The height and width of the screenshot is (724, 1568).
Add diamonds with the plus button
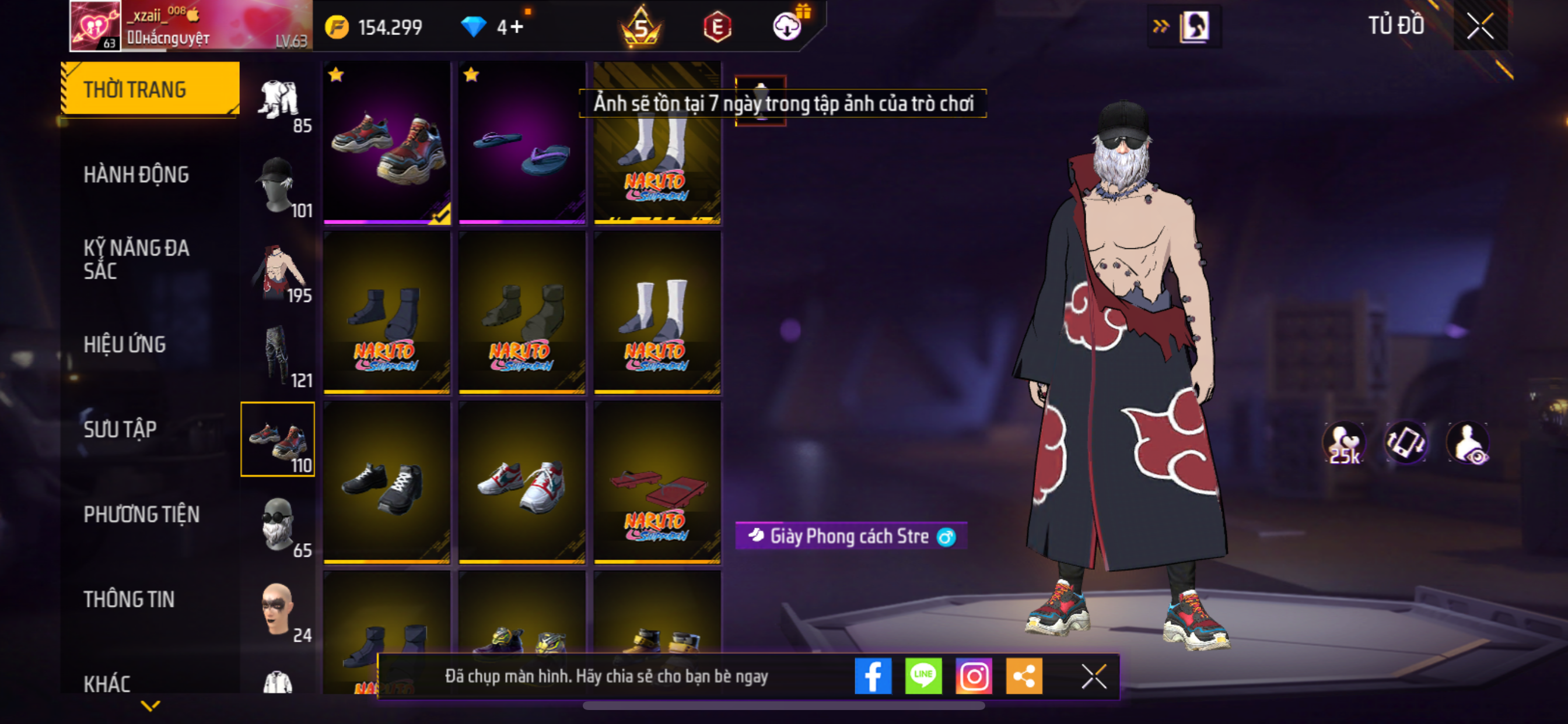click(x=516, y=27)
